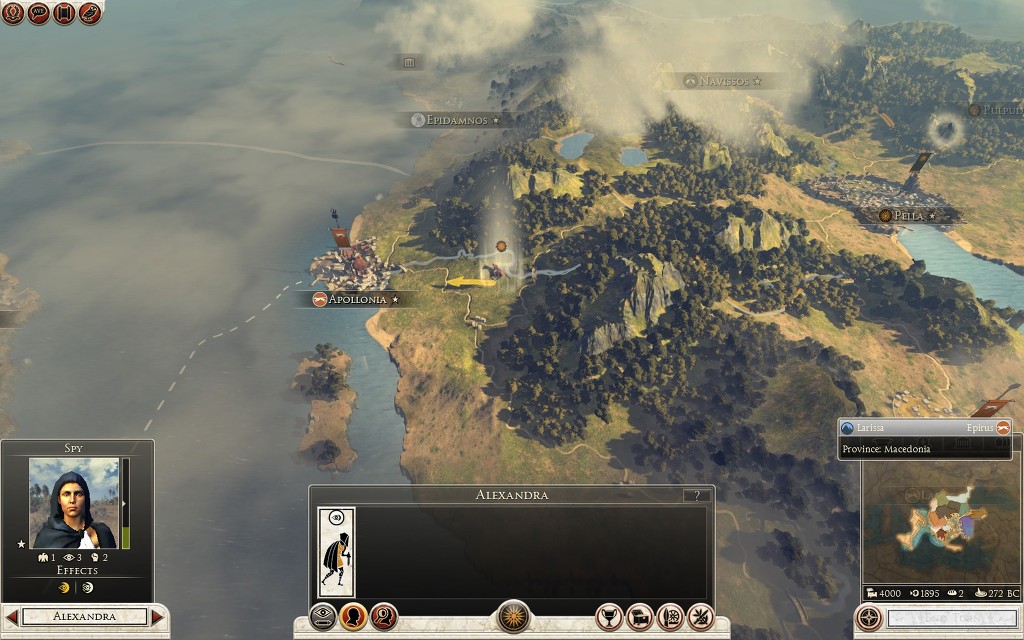
Task: Click the compass button beside End Turn
Action: coord(870,617)
